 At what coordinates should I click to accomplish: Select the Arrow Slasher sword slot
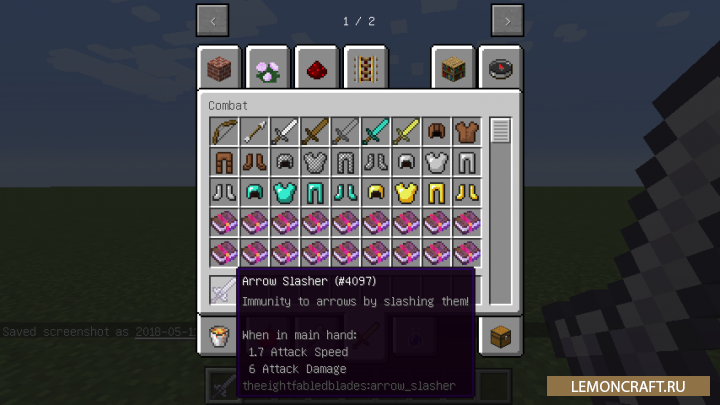[x=223, y=291]
